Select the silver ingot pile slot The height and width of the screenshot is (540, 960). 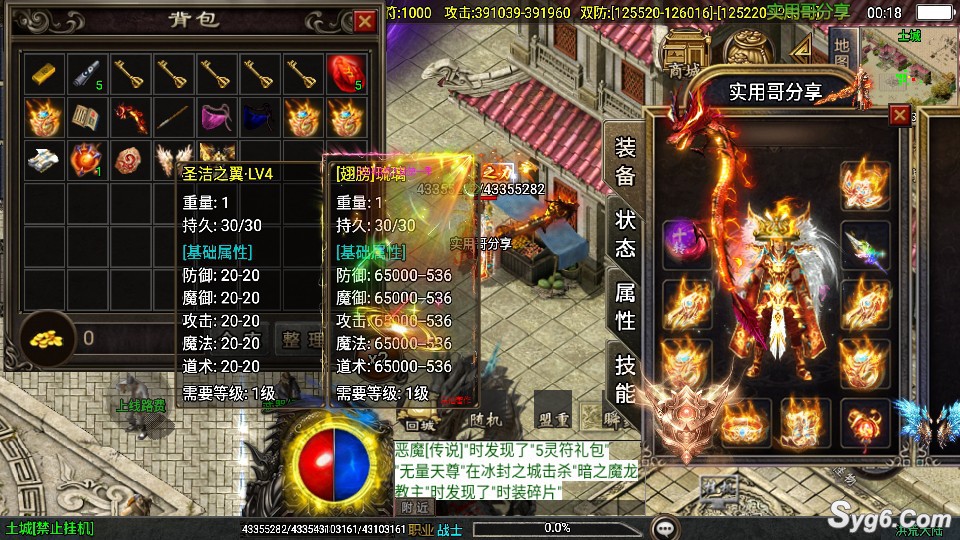(43, 160)
